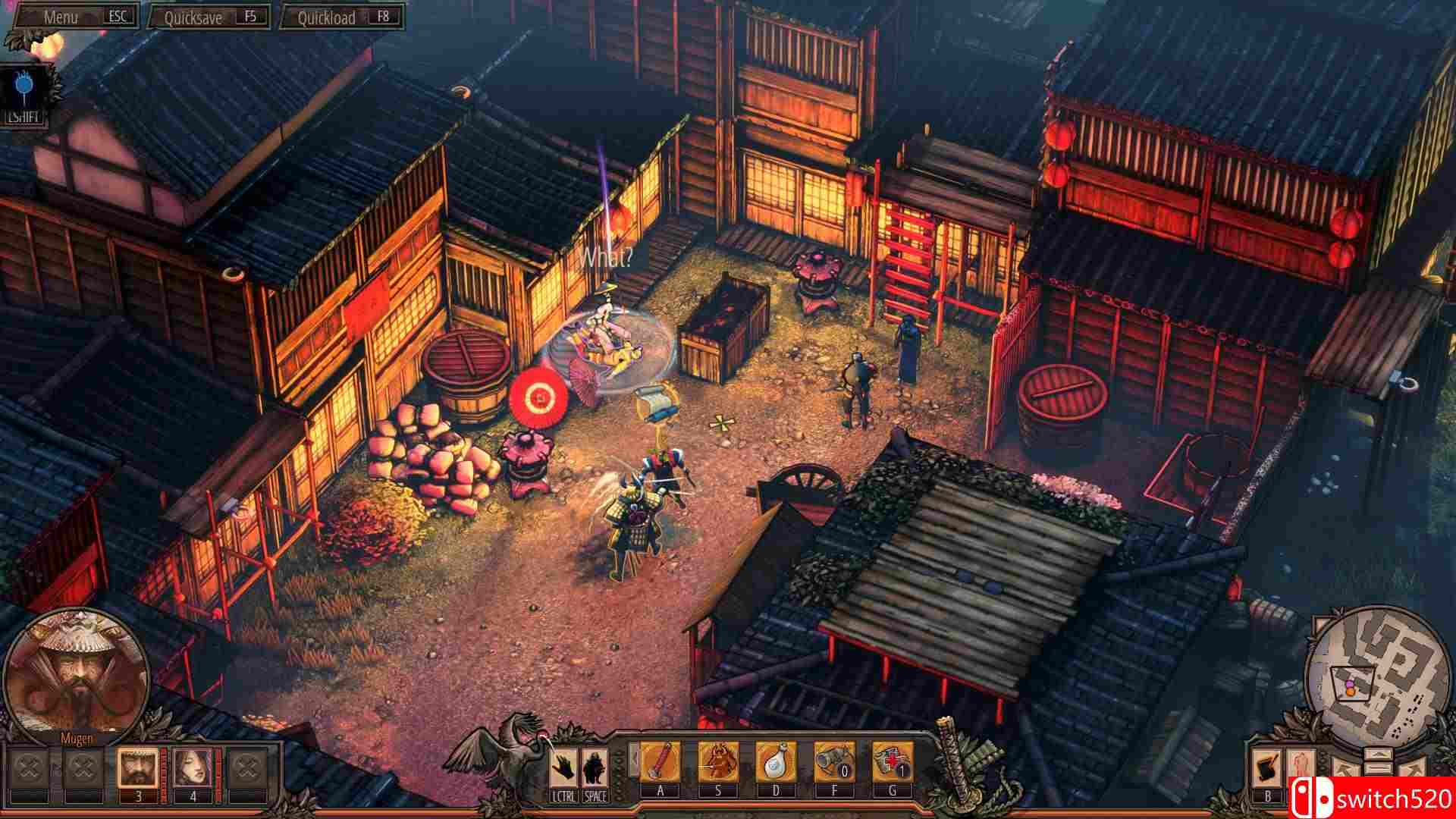Click the upward chevron above the minimap controls
The height and width of the screenshot is (819, 1456).
[1379, 754]
